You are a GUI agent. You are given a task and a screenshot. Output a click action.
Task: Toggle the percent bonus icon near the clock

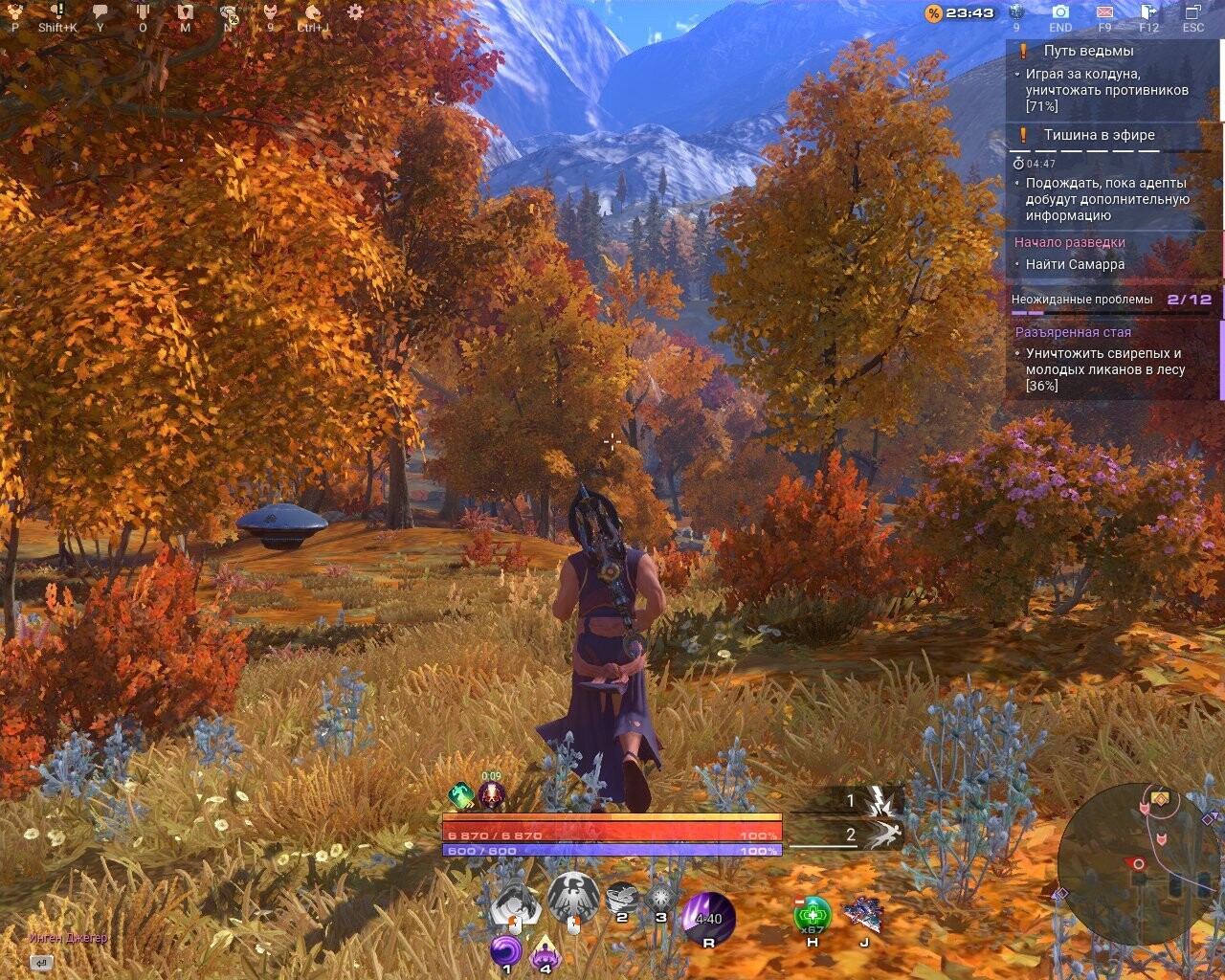coord(935,12)
